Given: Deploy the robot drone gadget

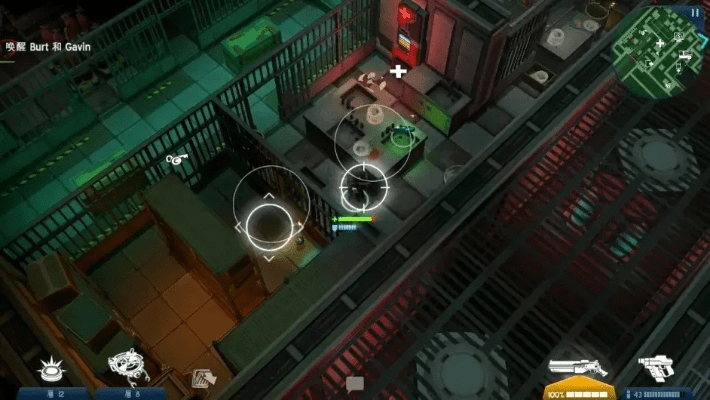Looking at the screenshot, I should (x=129, y=366).
